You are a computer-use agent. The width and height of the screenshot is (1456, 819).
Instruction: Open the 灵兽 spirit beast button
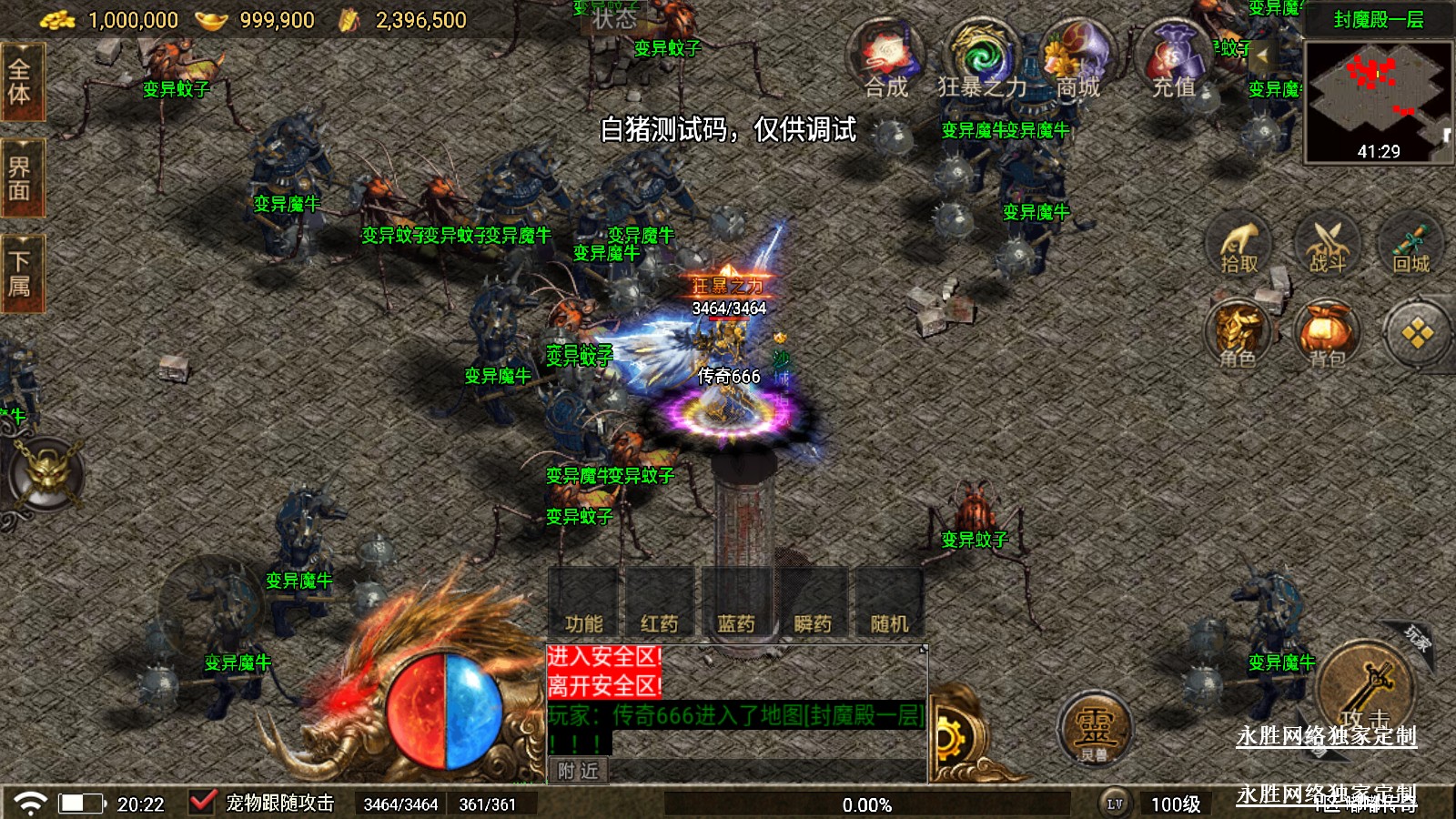click(1094, 730)
